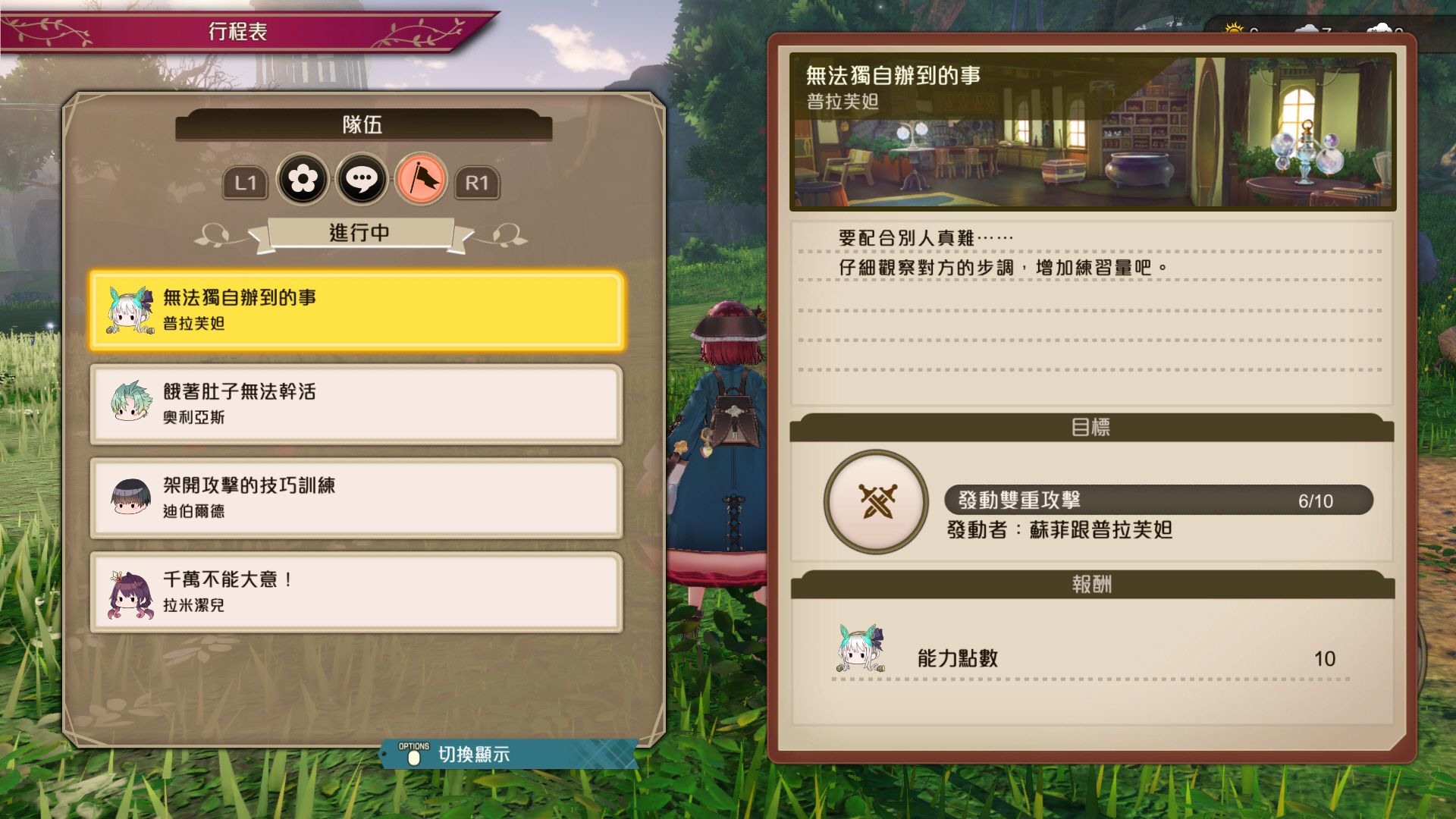This screenshot has height=819, width=1456.
Task: Click the highlighted flag quest category icon
Action: coord(420,180)
